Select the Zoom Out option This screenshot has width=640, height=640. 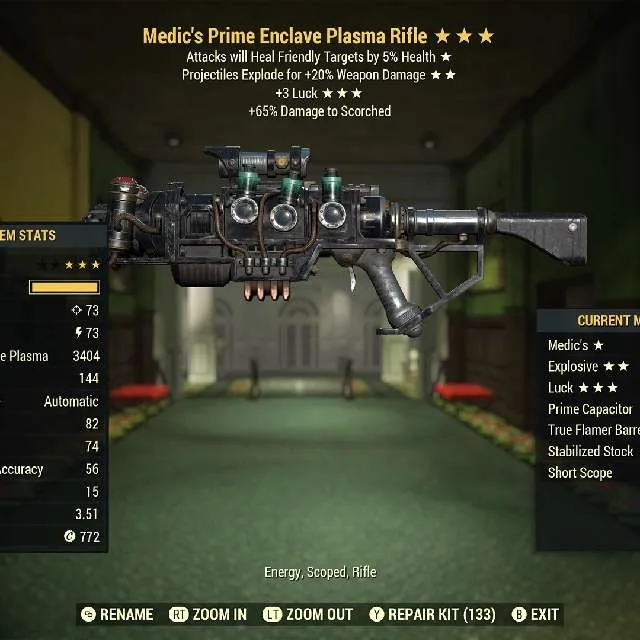(308, 614)
